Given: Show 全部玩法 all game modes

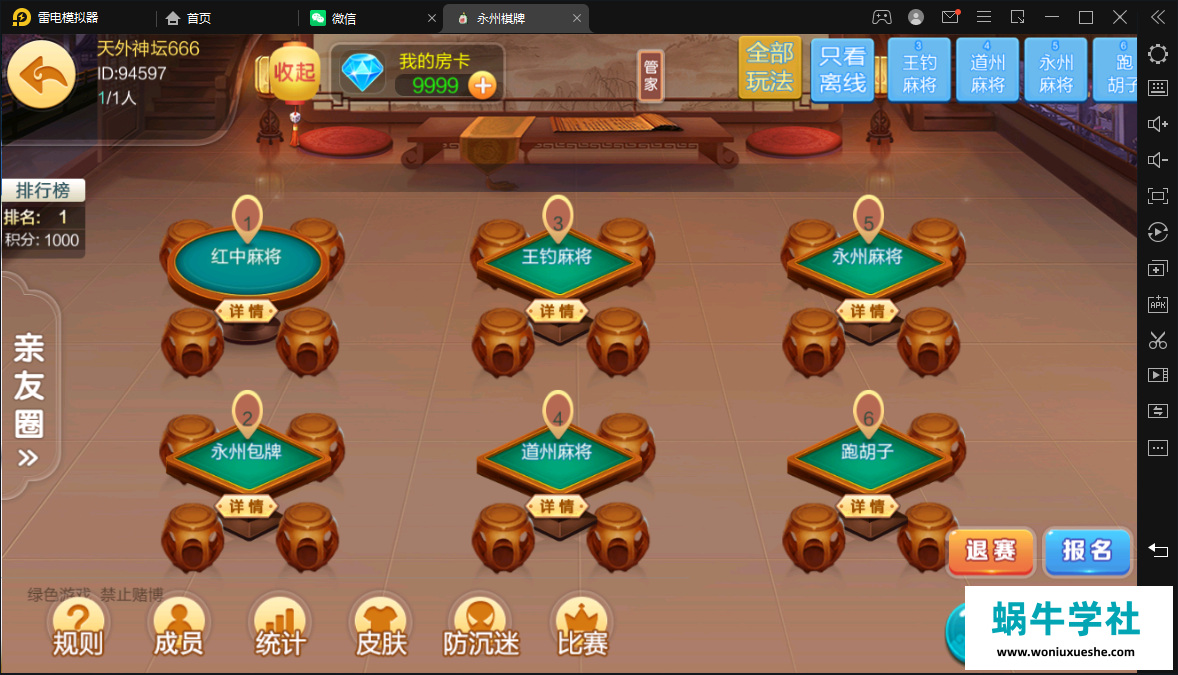Looking at the screenshot, I should click(769, 68).
